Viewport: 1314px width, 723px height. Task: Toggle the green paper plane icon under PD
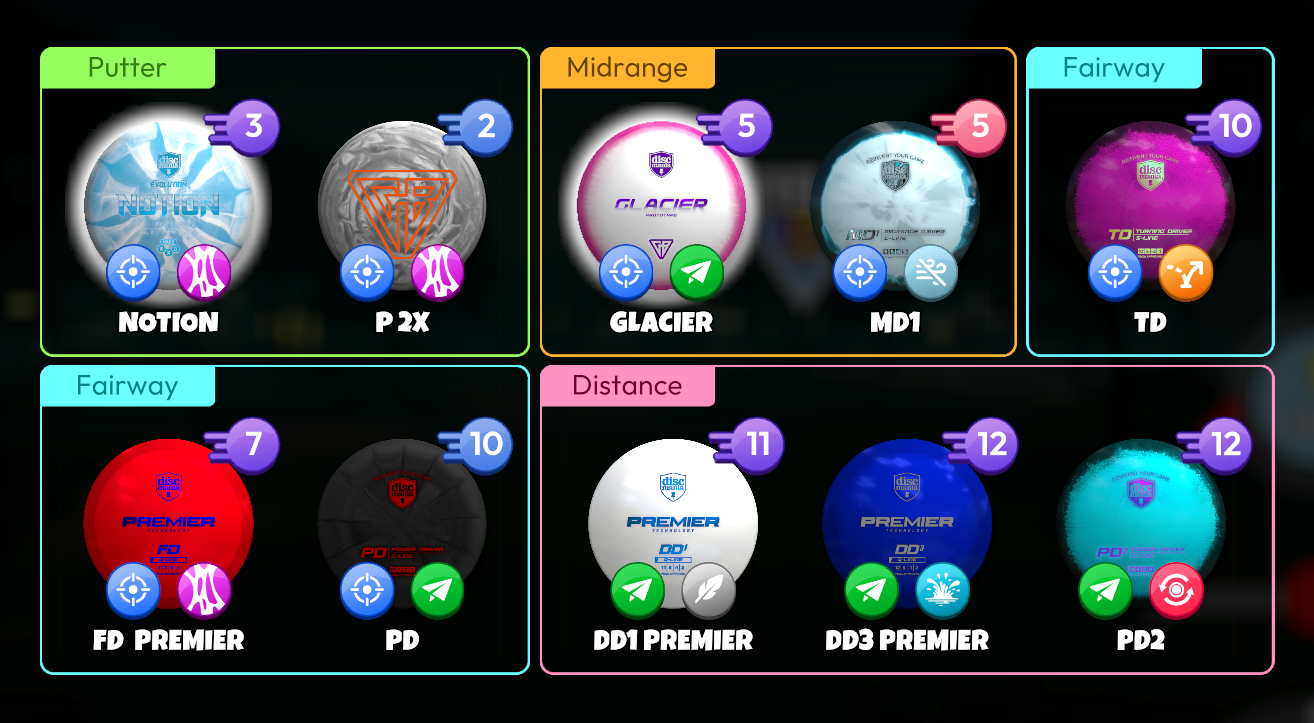(440, 590)
